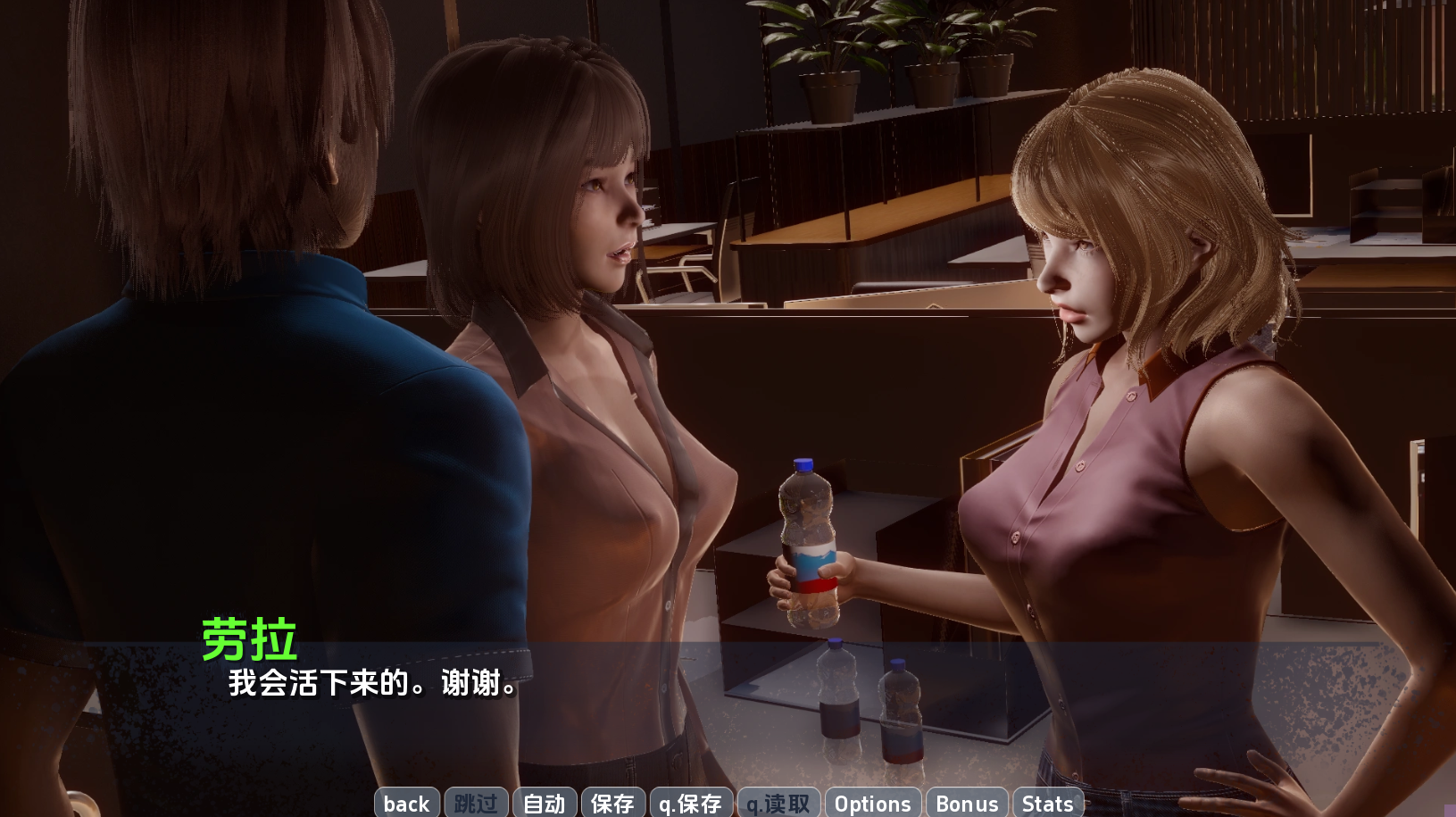This screenshot has width=1456, height=817.
Task: Activate 跳过 to skip dialogue
Action: point(476,804)
